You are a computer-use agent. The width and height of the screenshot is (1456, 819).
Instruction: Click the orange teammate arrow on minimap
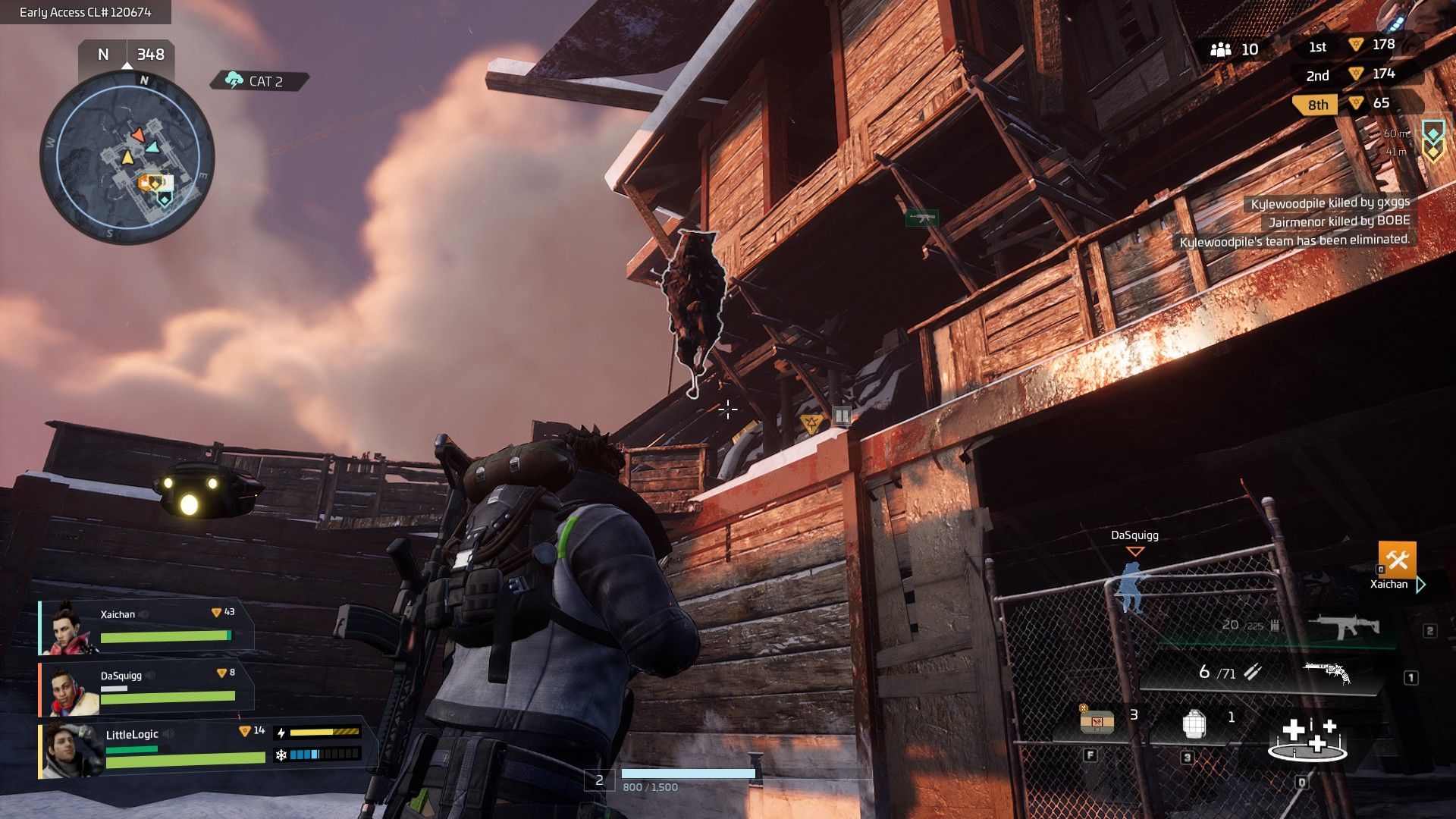[x=137, y=134]
